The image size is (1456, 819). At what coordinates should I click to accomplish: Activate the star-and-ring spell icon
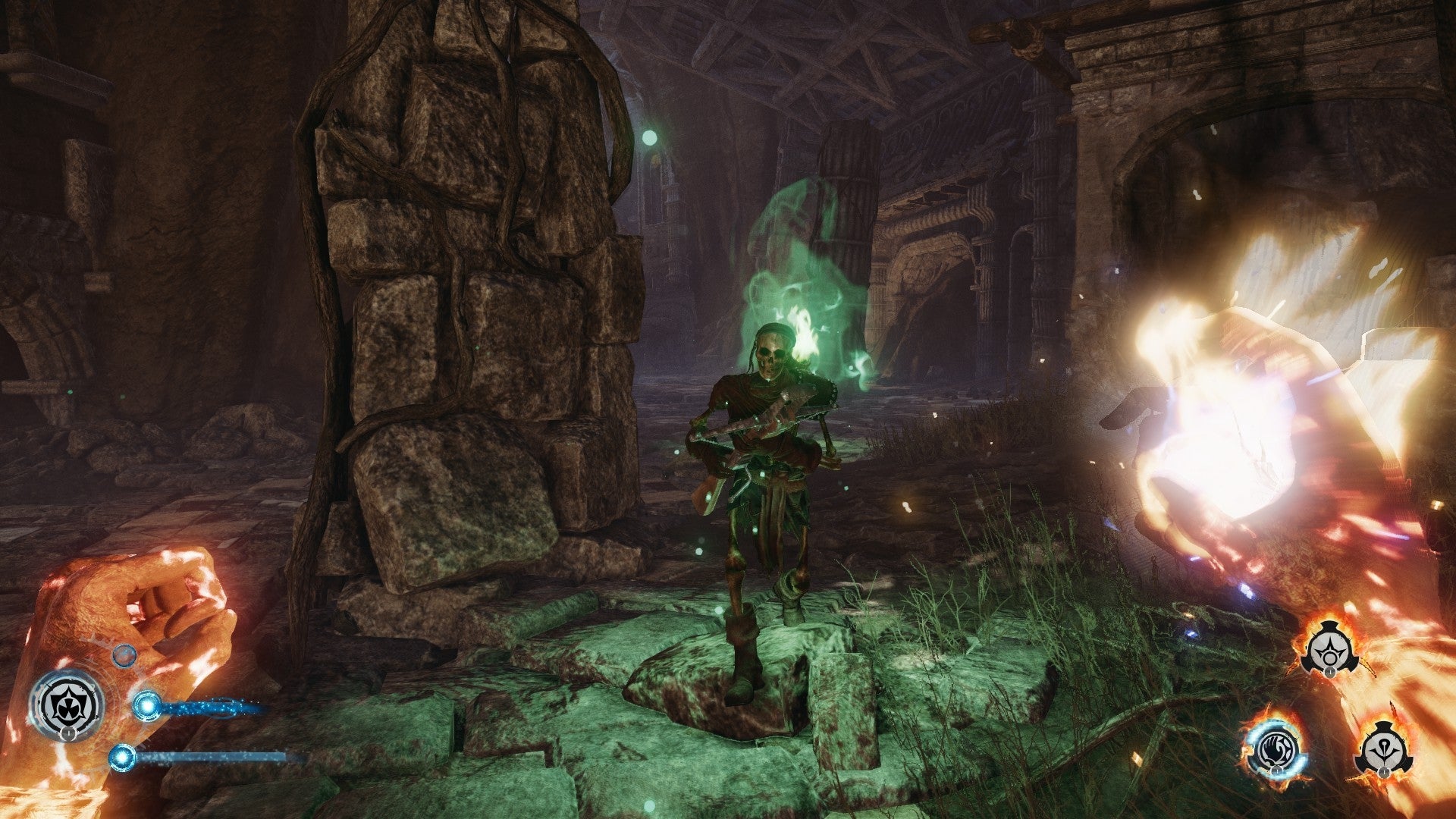[x=1328, y=651]
